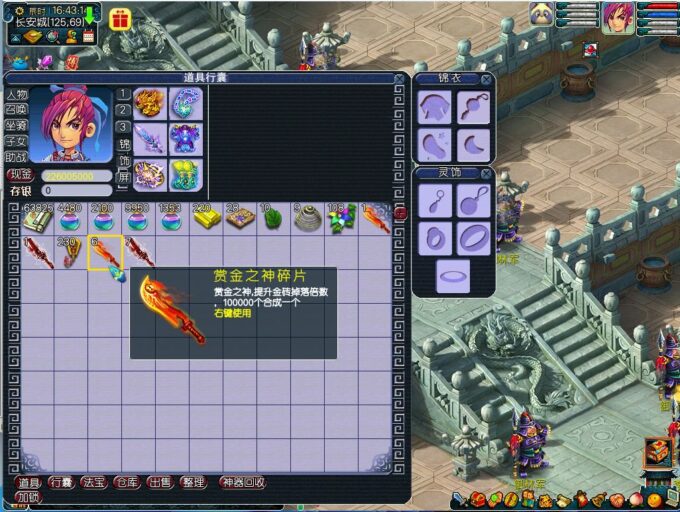
Task: Open the 人物 character tab
Action: point(16,95)
